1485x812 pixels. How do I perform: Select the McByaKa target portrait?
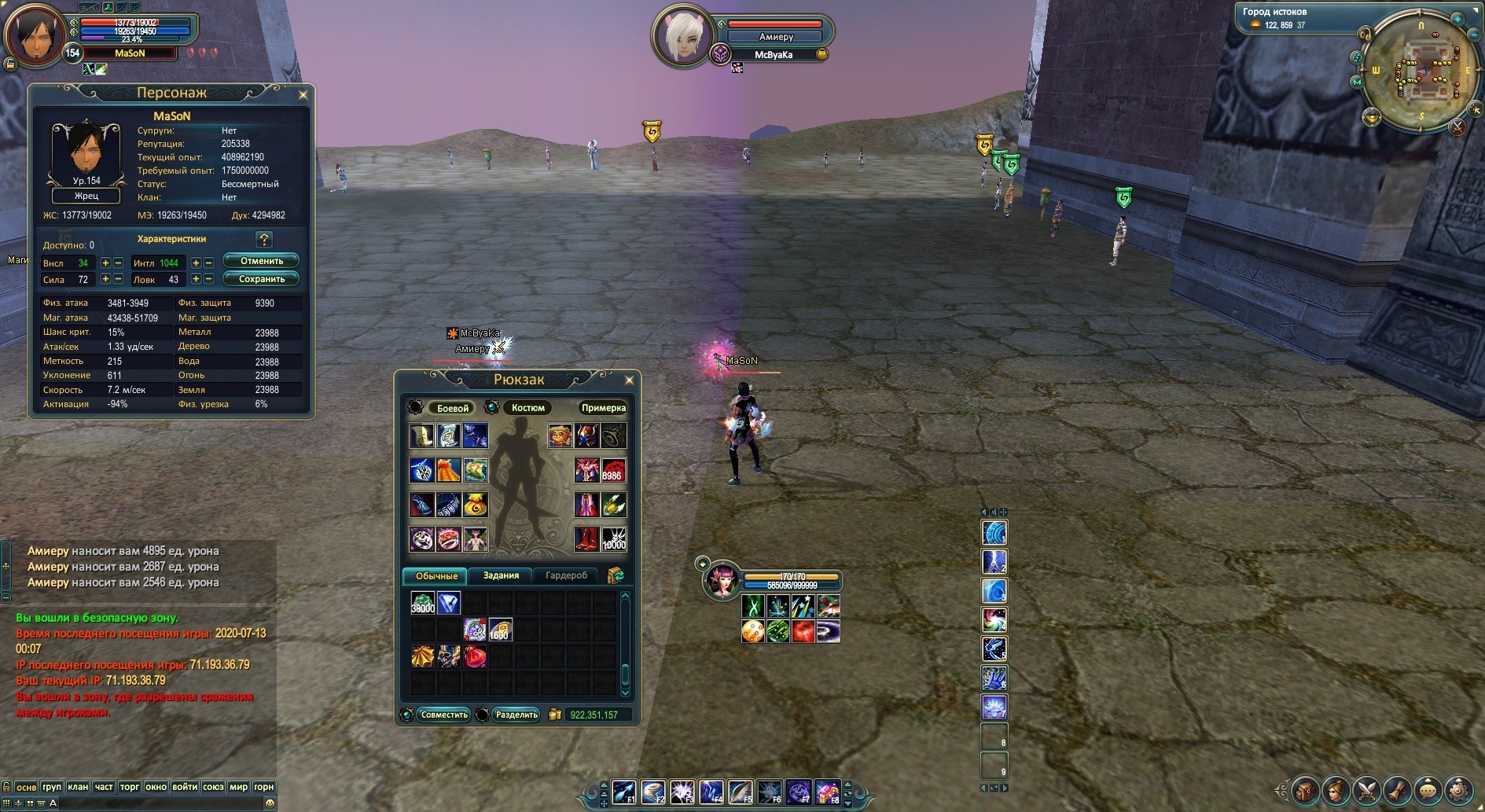[681, 35]
